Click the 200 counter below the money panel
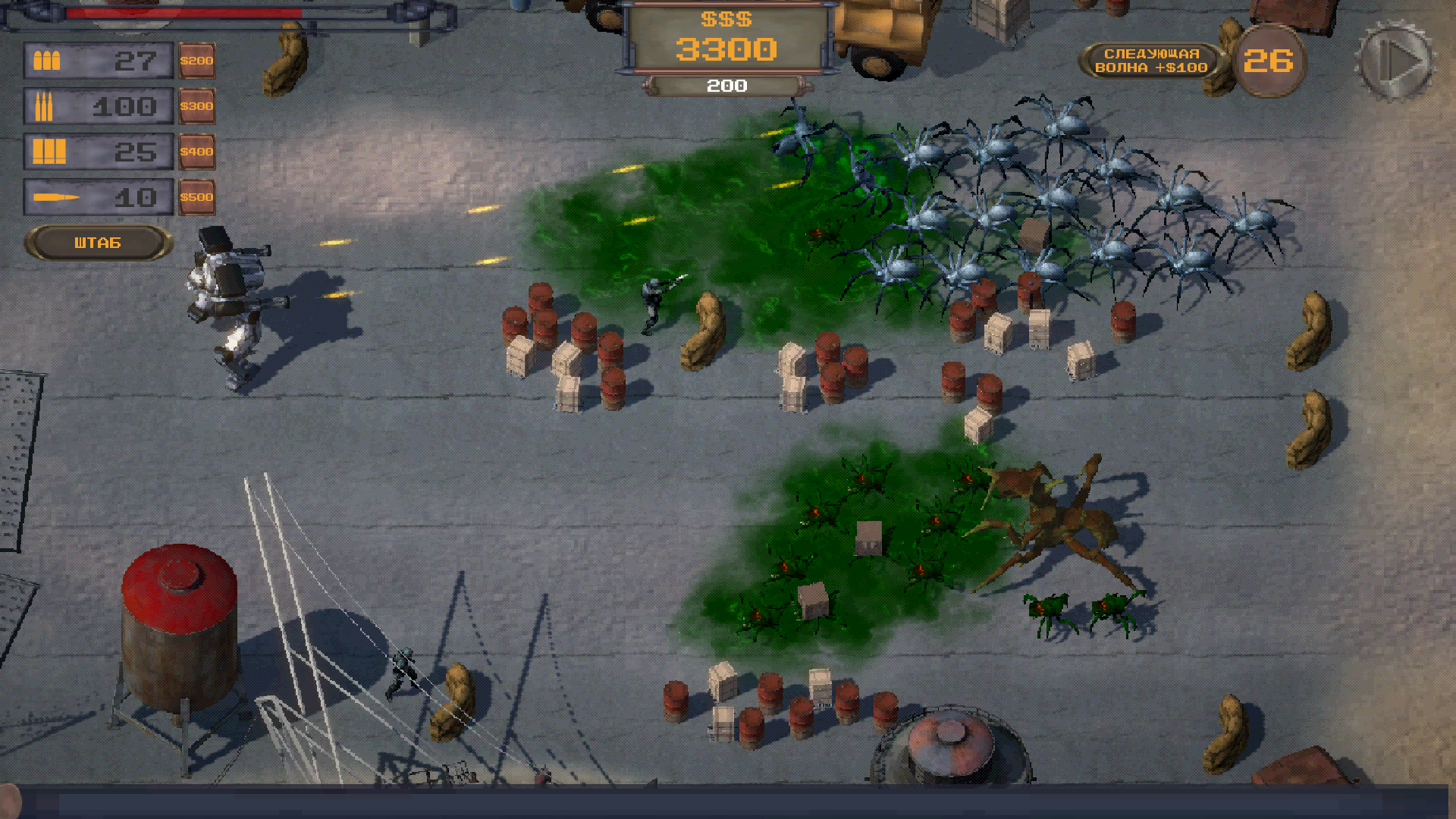This screenshot has height=819, width=1456. click(728, 86)
